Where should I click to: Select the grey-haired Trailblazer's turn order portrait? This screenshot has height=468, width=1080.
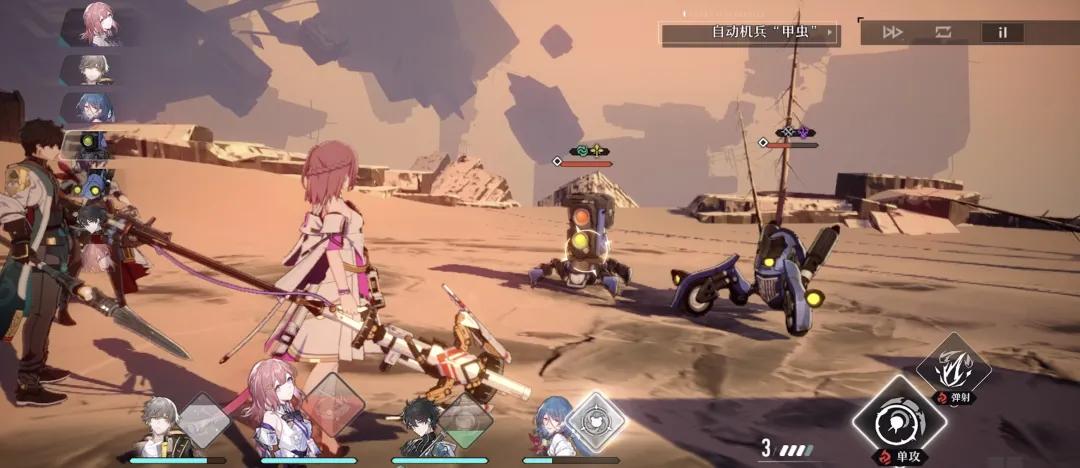point(96,68)
